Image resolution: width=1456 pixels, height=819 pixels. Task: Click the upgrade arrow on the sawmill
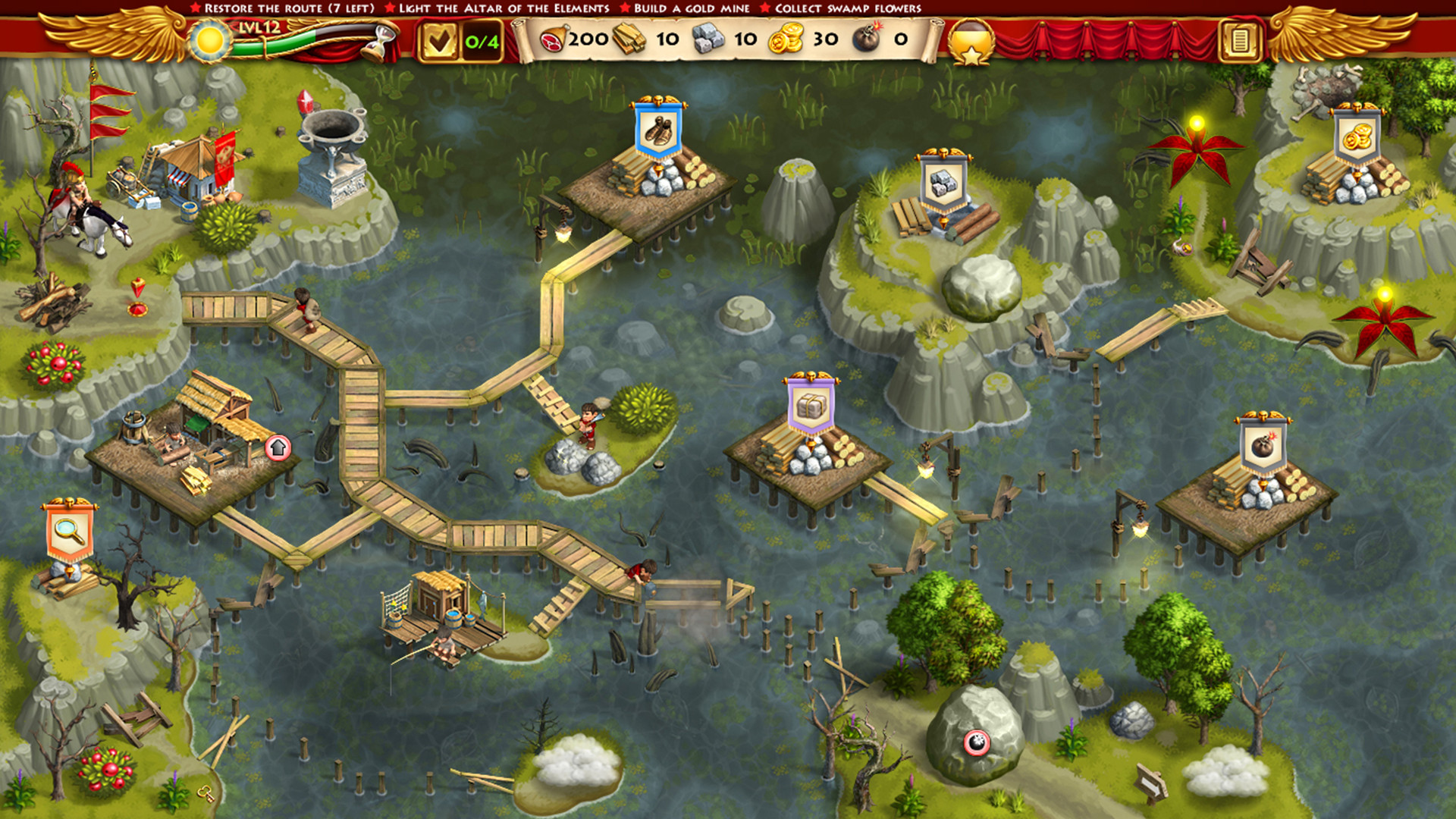pyautogui.click(x=277, y=448)
